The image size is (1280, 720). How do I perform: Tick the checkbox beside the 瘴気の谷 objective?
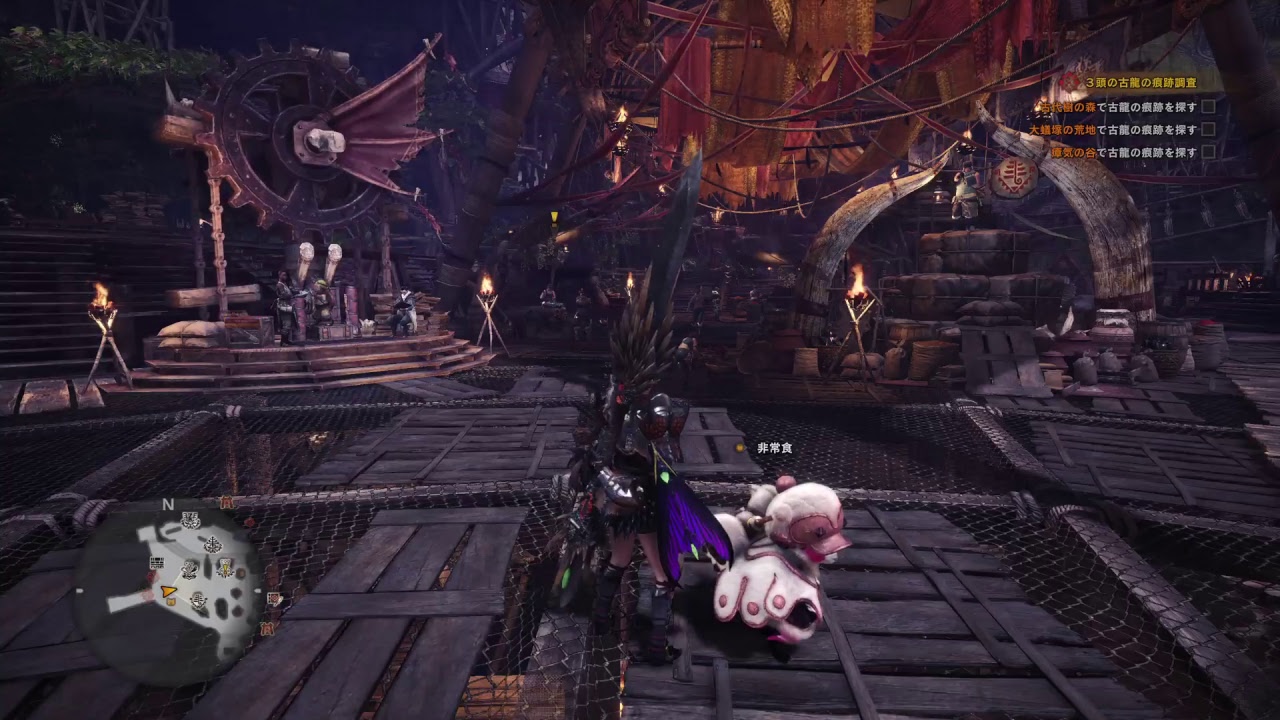click(x=1208, y=152)
